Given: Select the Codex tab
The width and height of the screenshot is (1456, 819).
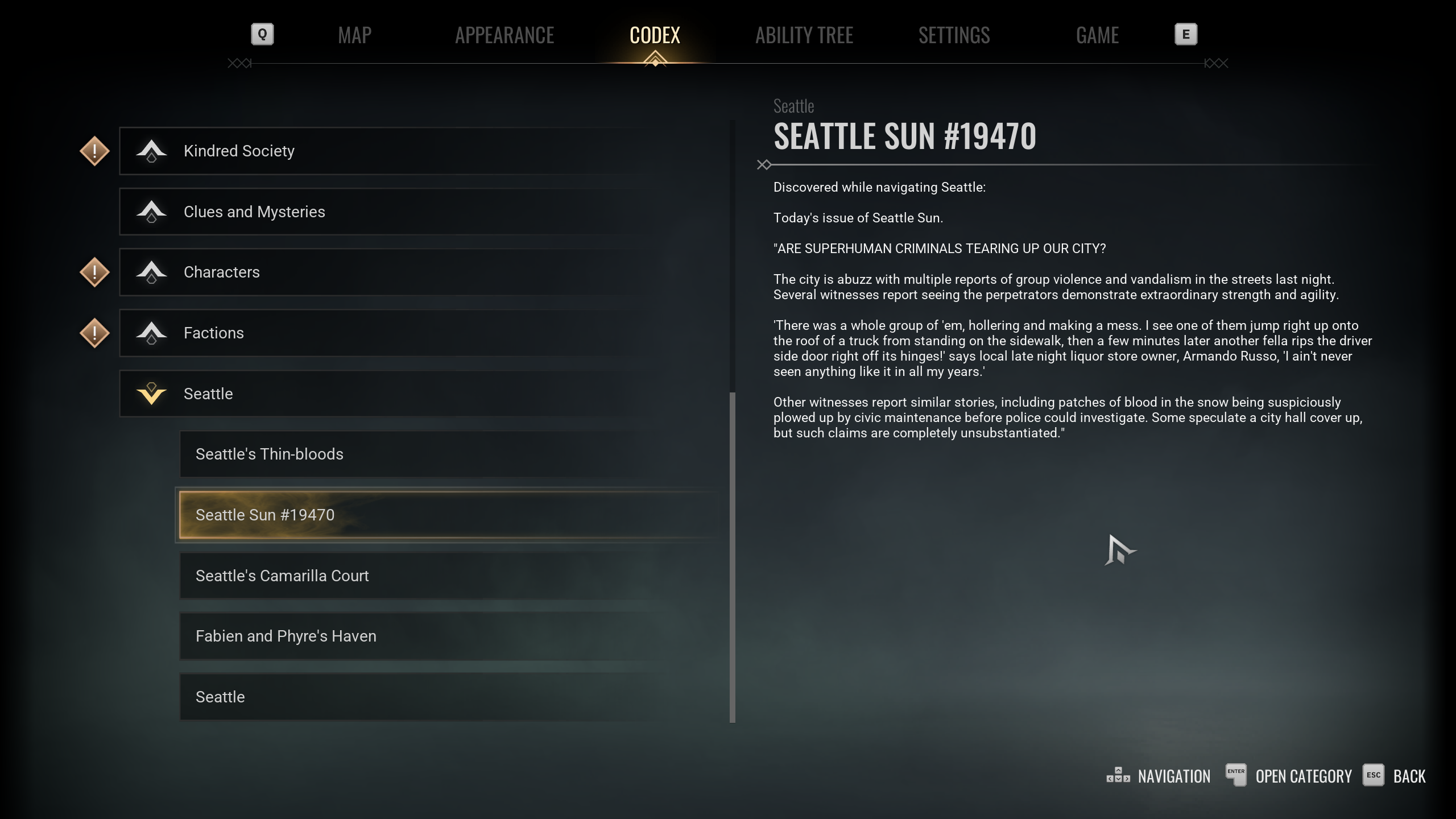Looking at the screenshot, I should 655,35.
